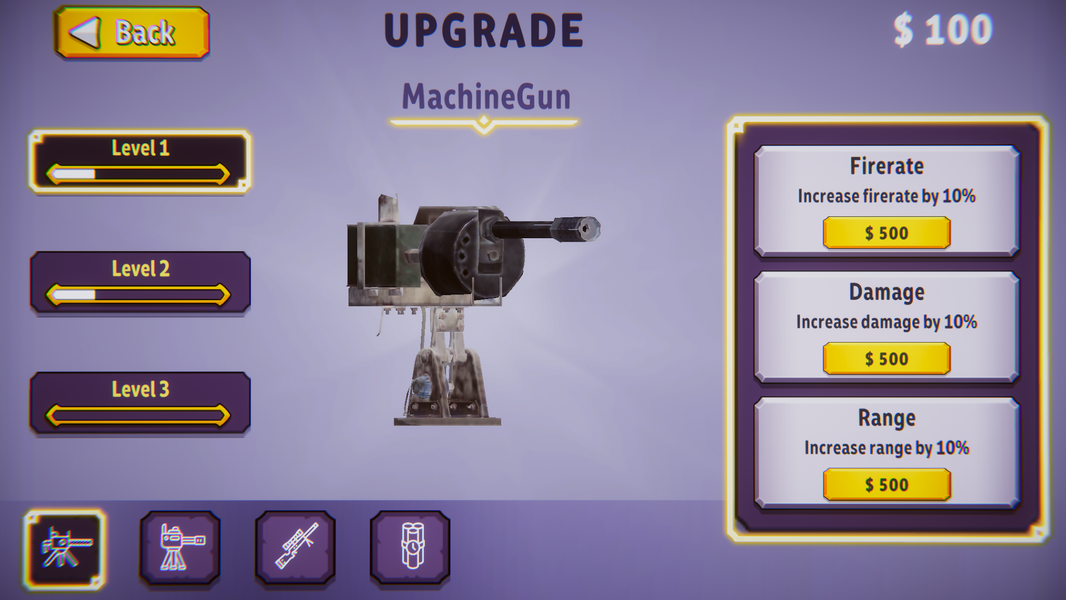1066x600 pixels.
Task: Choose the Level 2 upgrade tier
Action: pyautogui.click(x=140, y=282)
